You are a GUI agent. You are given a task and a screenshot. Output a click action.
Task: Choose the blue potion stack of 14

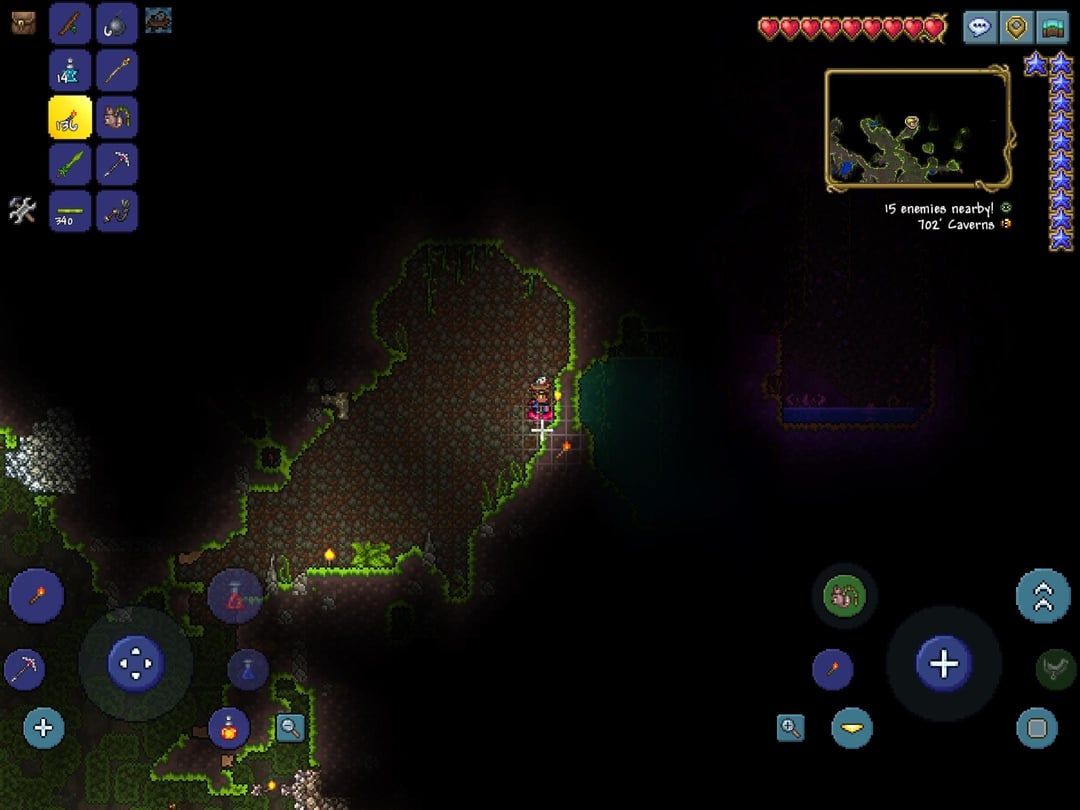point(70,70)
